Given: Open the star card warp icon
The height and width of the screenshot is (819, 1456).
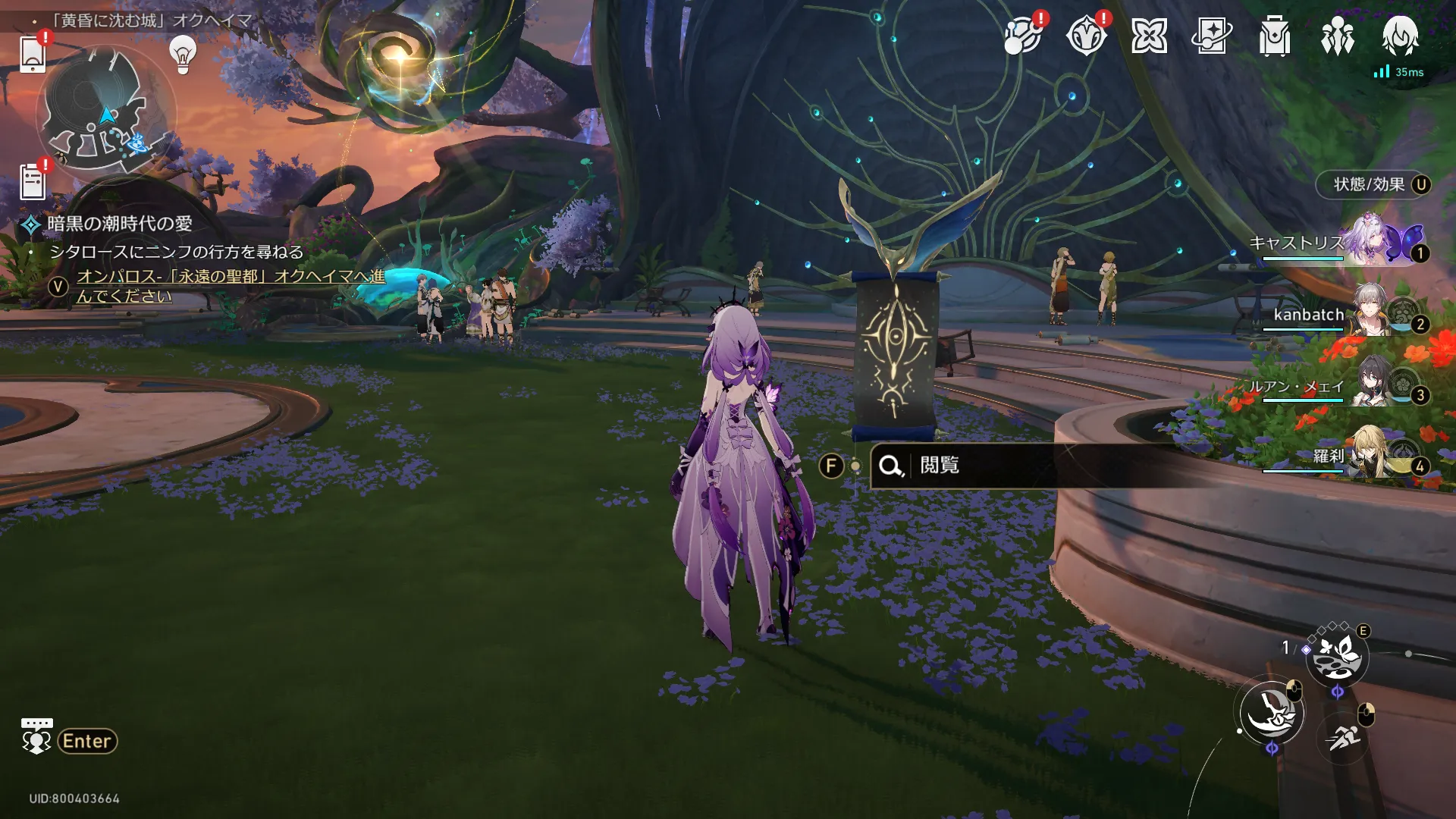Looking at the screenshot, I should (x=1211, y=36).
